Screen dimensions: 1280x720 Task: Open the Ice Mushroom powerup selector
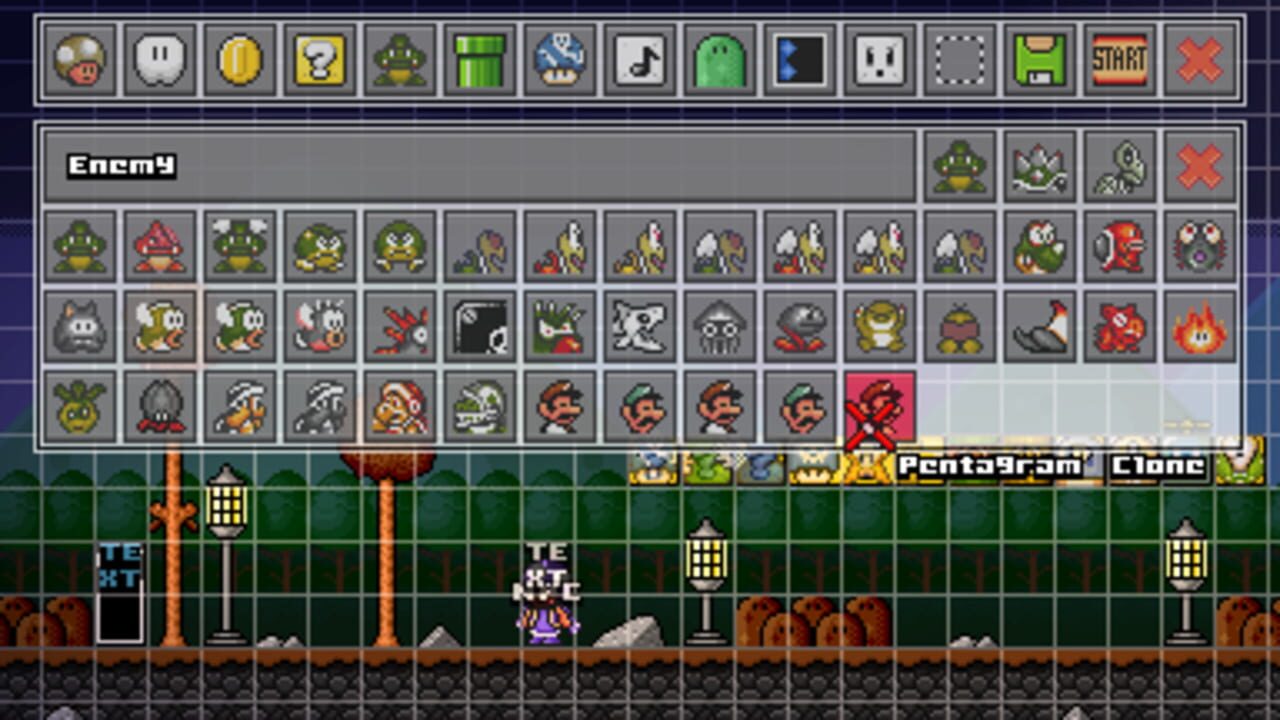point(559,61)
